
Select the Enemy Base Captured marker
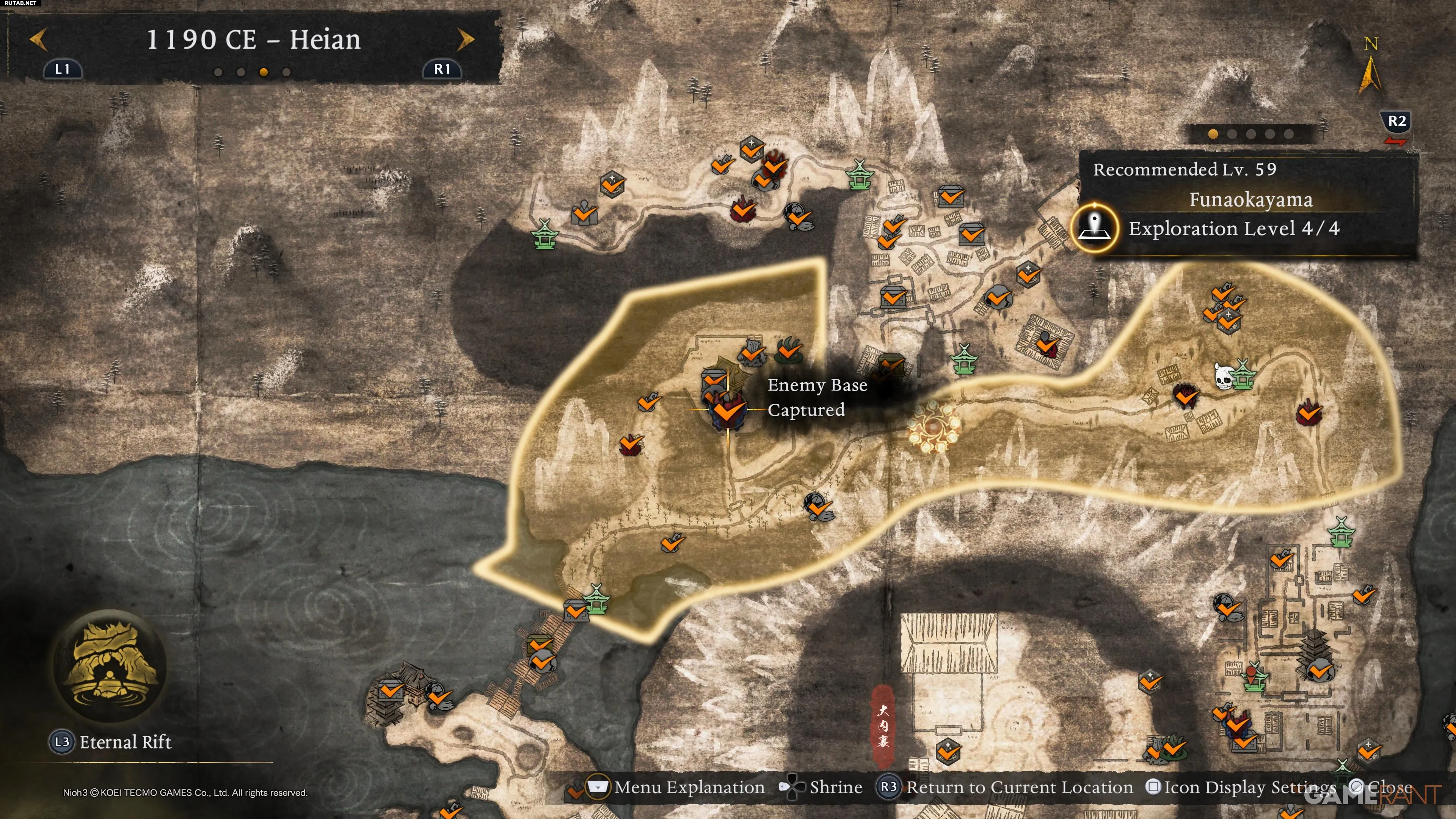pos(728,410)
